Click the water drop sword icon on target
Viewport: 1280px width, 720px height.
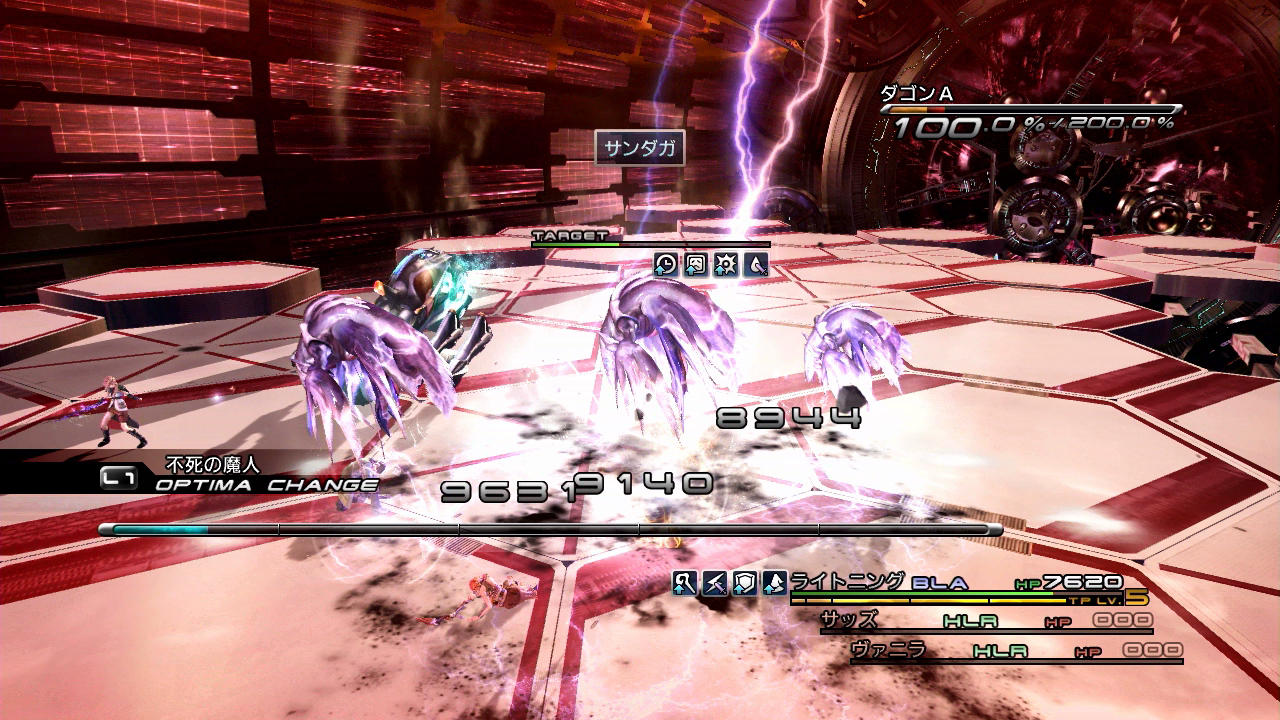coord(756,264)
